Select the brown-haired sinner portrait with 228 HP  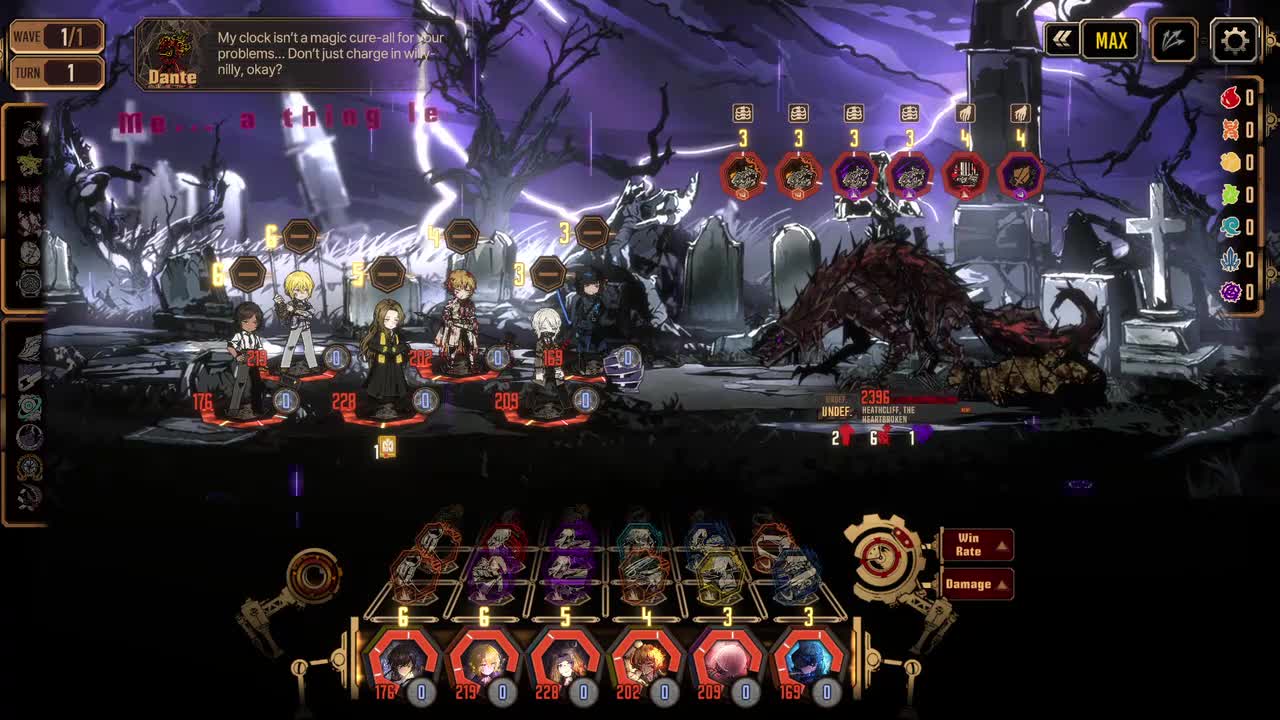[x=565, y=660]
